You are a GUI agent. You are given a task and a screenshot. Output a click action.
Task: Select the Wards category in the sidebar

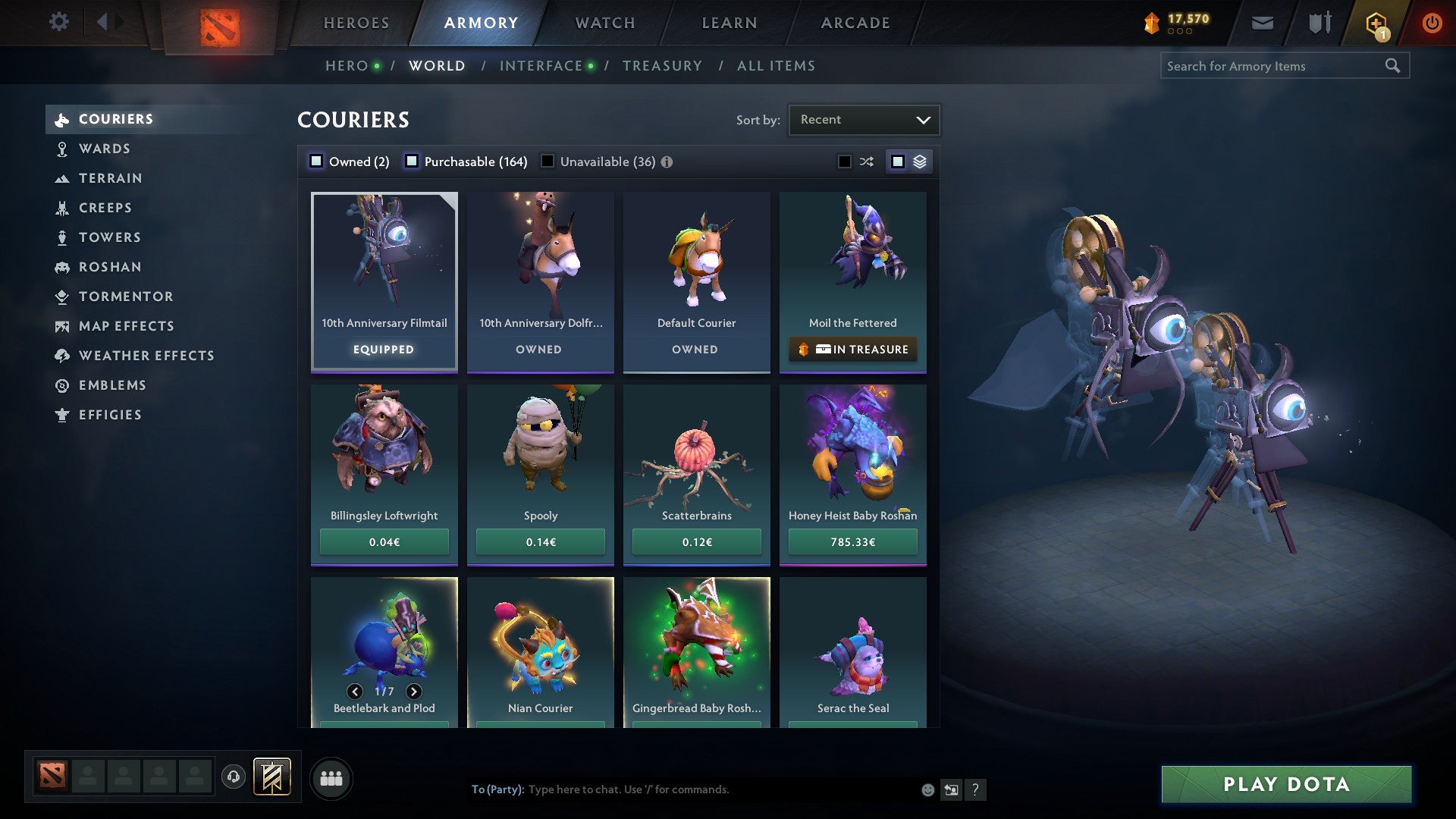(x=104, y=149)
